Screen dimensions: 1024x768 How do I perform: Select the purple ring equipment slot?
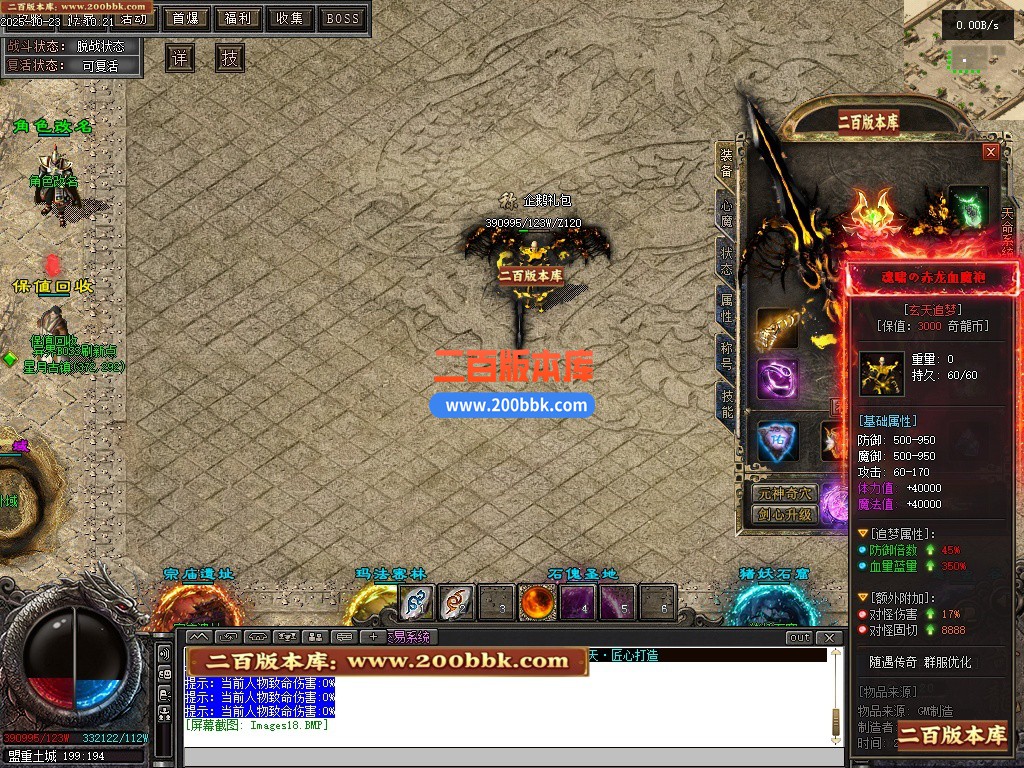click(777, 380)
